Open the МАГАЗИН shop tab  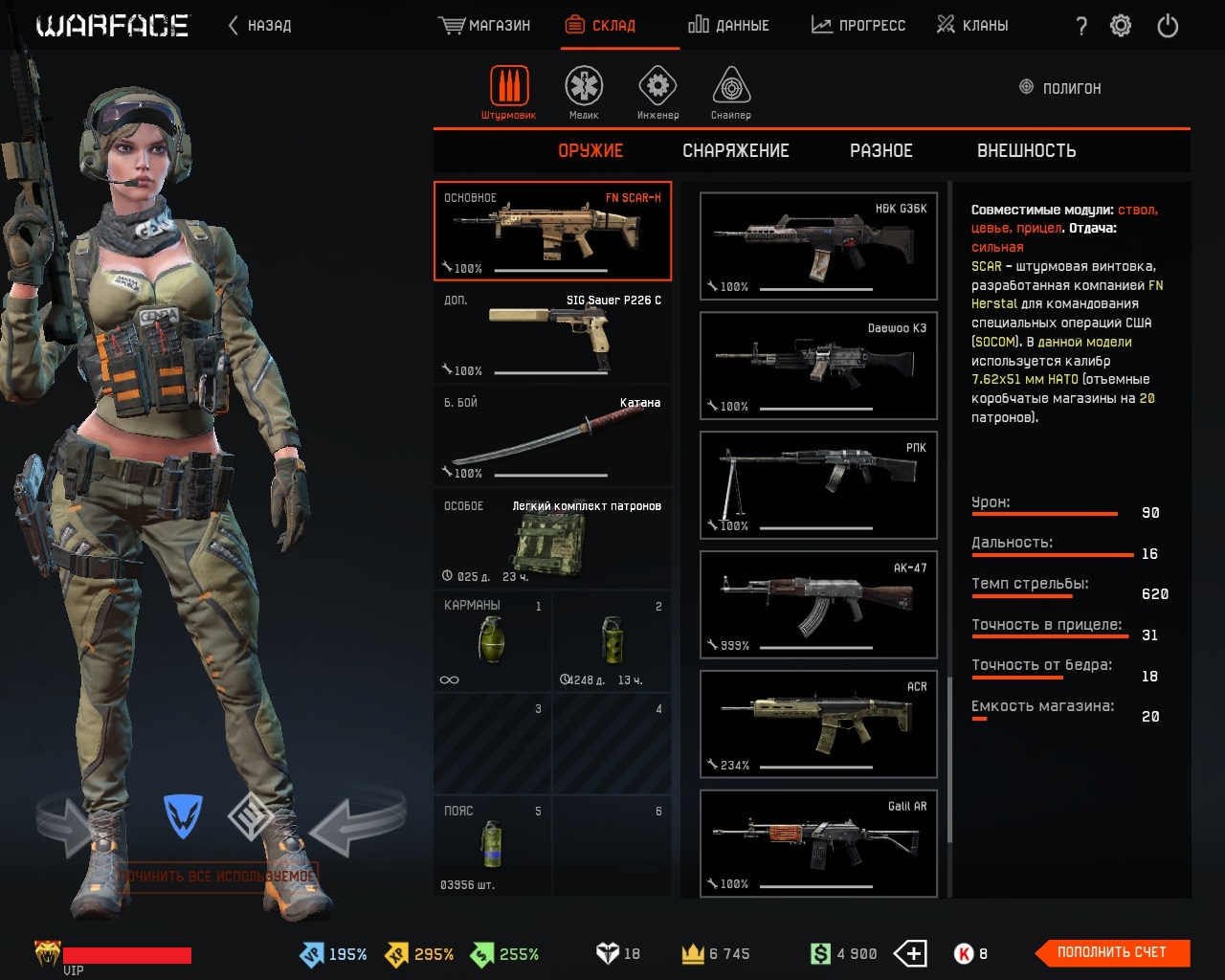[x=485, y=26]
